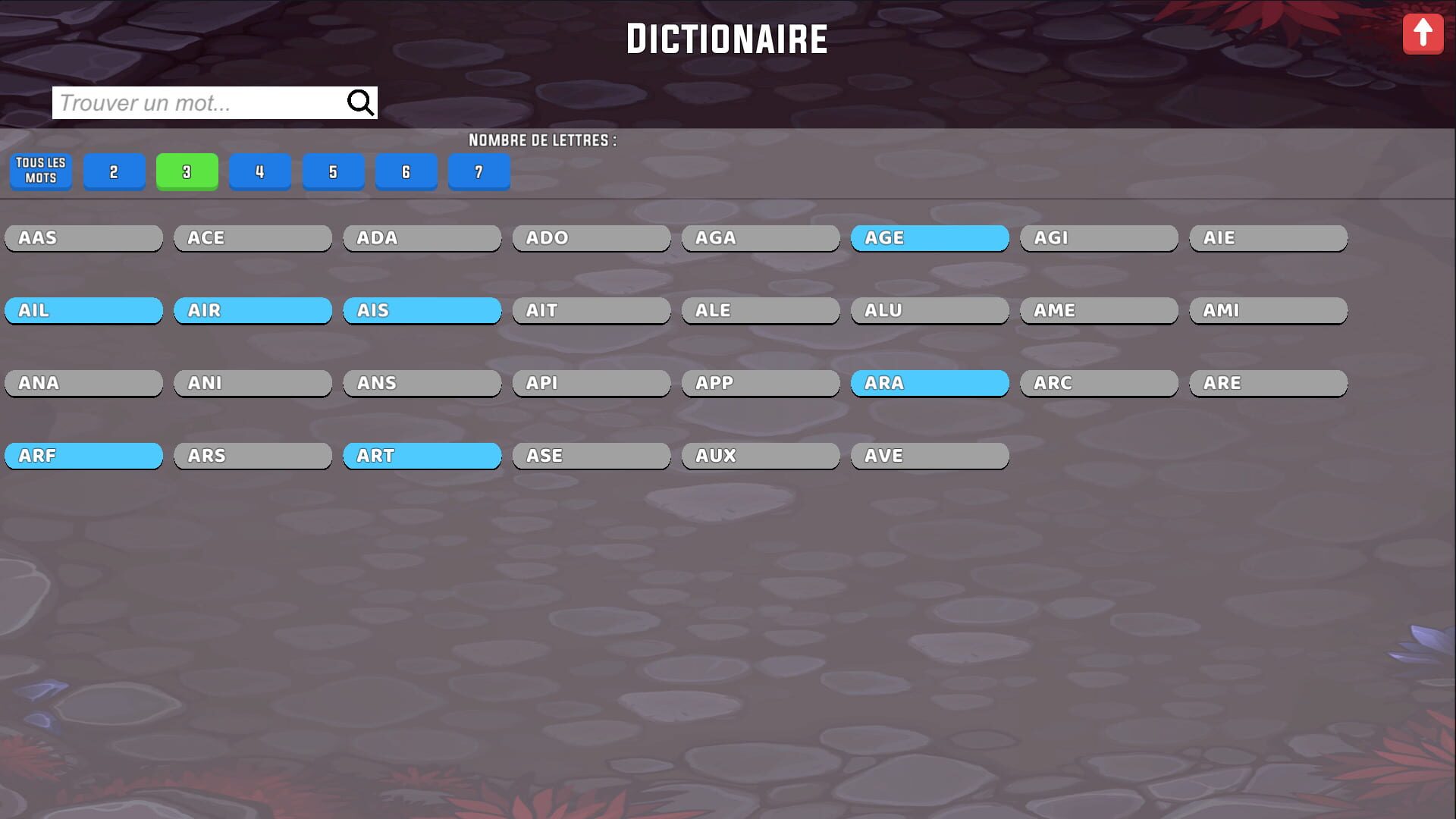Click the word 'AMI'
This screenshot has width=1456, height=819.
(1268, 310)
